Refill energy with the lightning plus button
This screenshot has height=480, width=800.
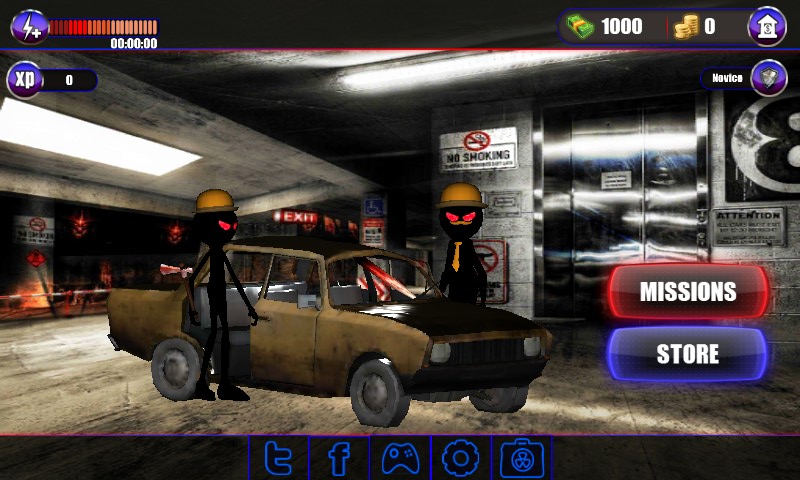tap(29, 27)
